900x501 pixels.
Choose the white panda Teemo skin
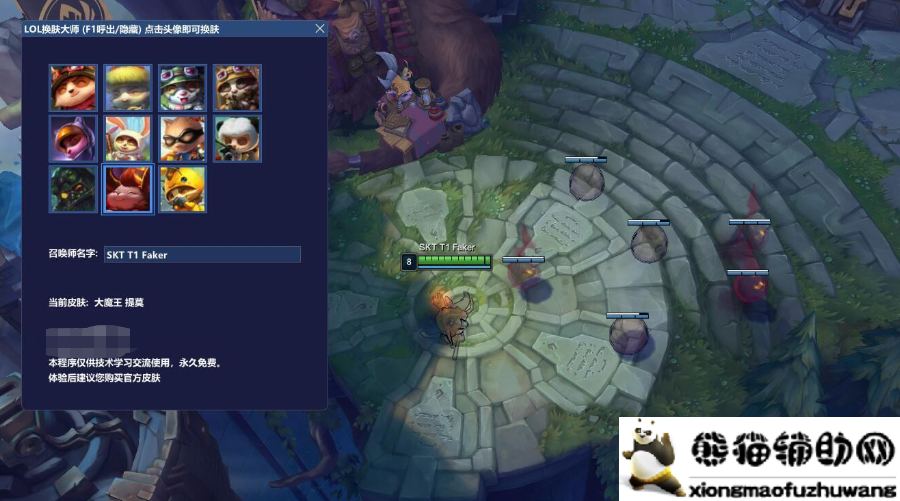(x=236, y=138)
